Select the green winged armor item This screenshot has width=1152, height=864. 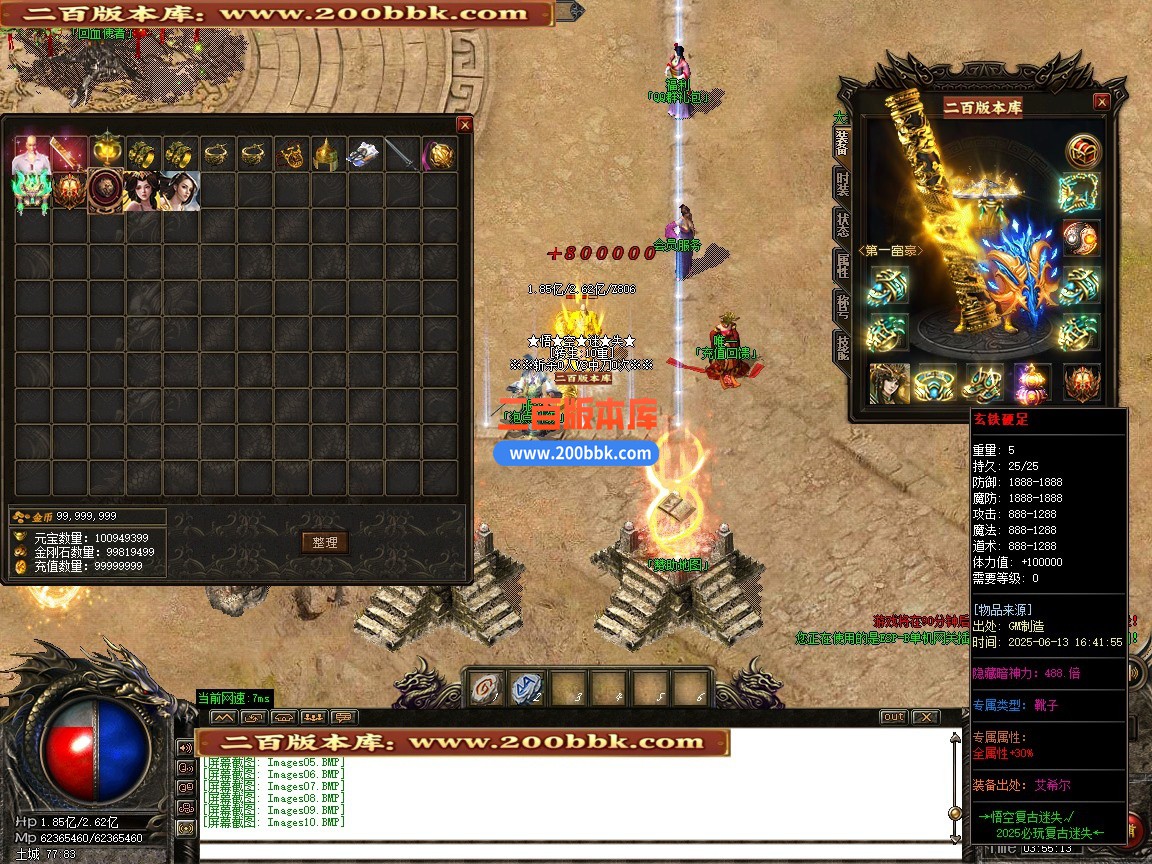click(x=31, y=191)
